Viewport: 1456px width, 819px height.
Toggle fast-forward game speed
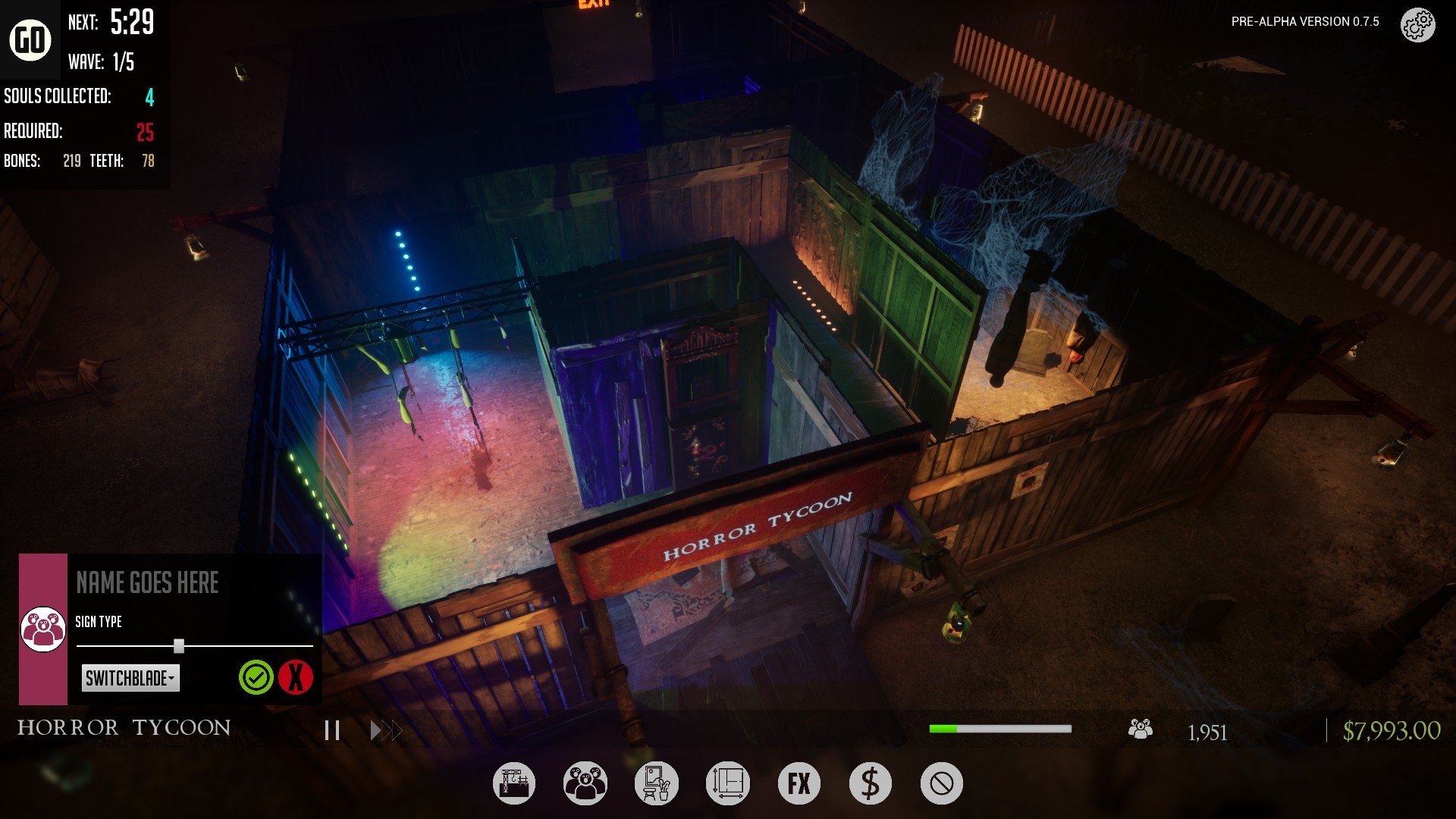(x=385, y=730)
